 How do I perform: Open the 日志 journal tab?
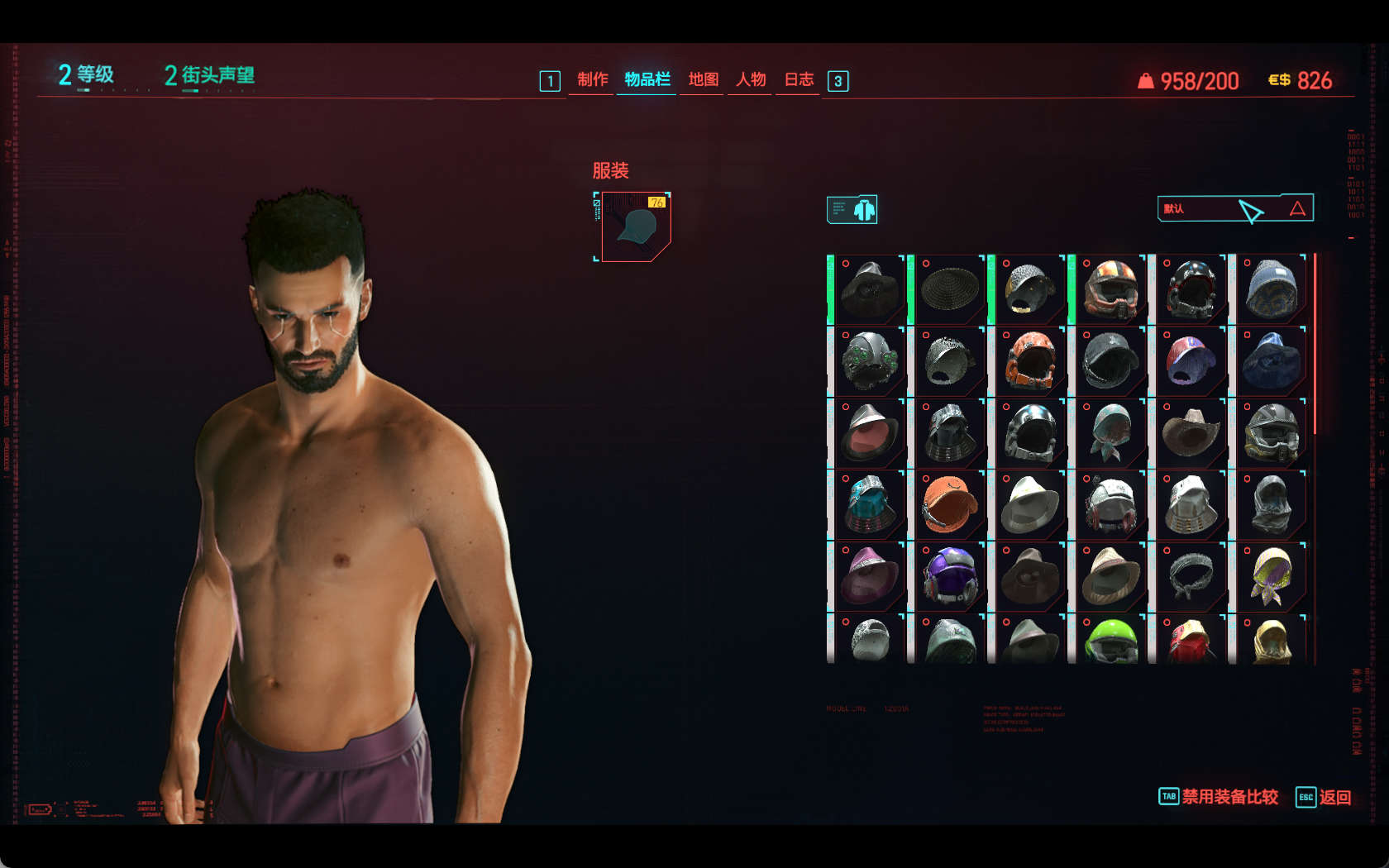pos(799,79)
